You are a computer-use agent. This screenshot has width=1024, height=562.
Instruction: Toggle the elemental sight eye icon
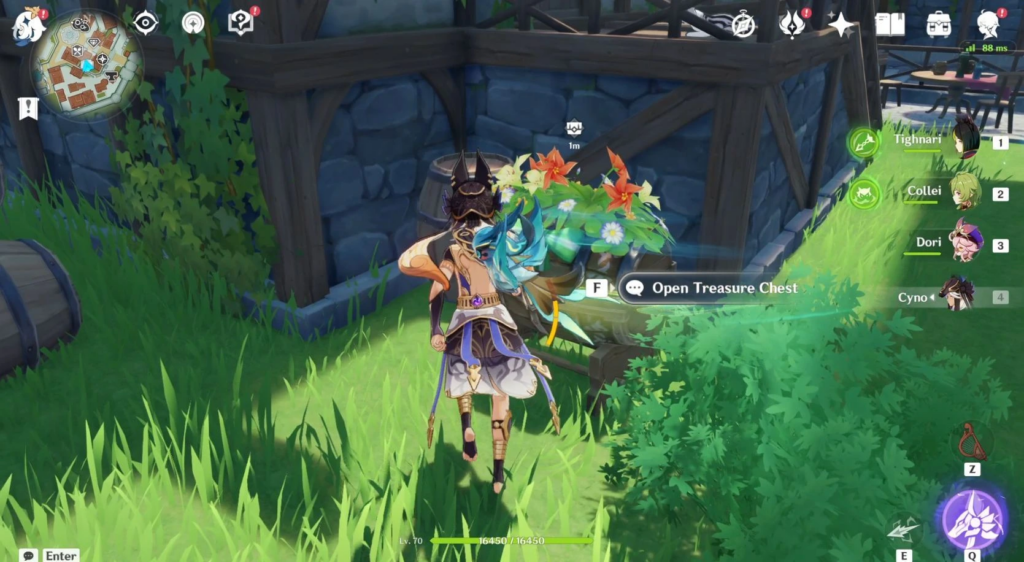(146, 22)
